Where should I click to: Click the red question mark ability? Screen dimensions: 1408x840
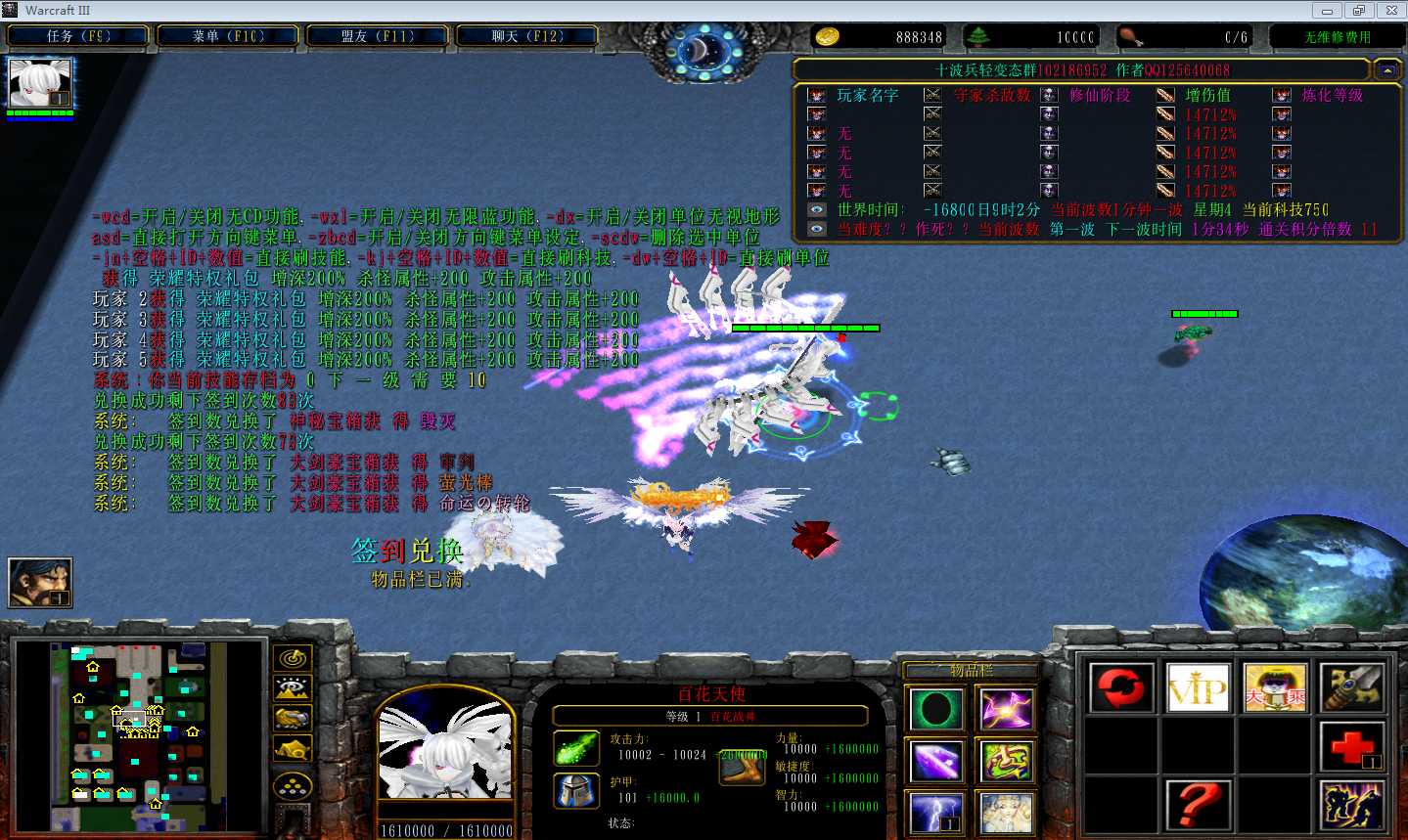pos(1198,806)
